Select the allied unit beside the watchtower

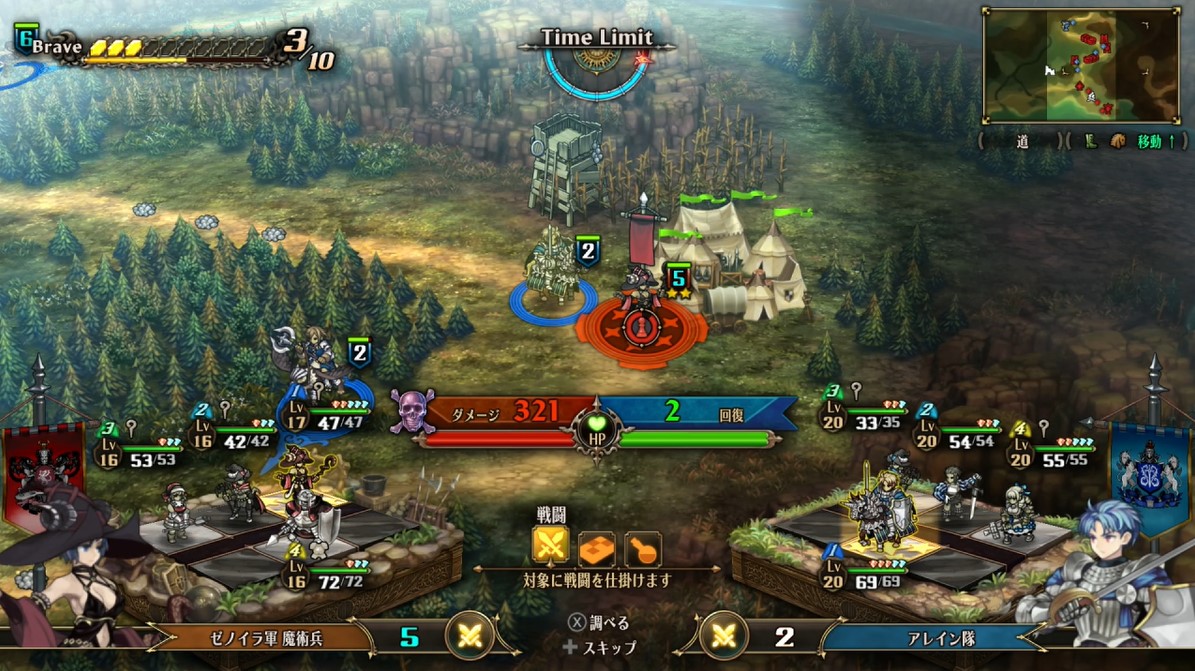(x=554, y=268)
